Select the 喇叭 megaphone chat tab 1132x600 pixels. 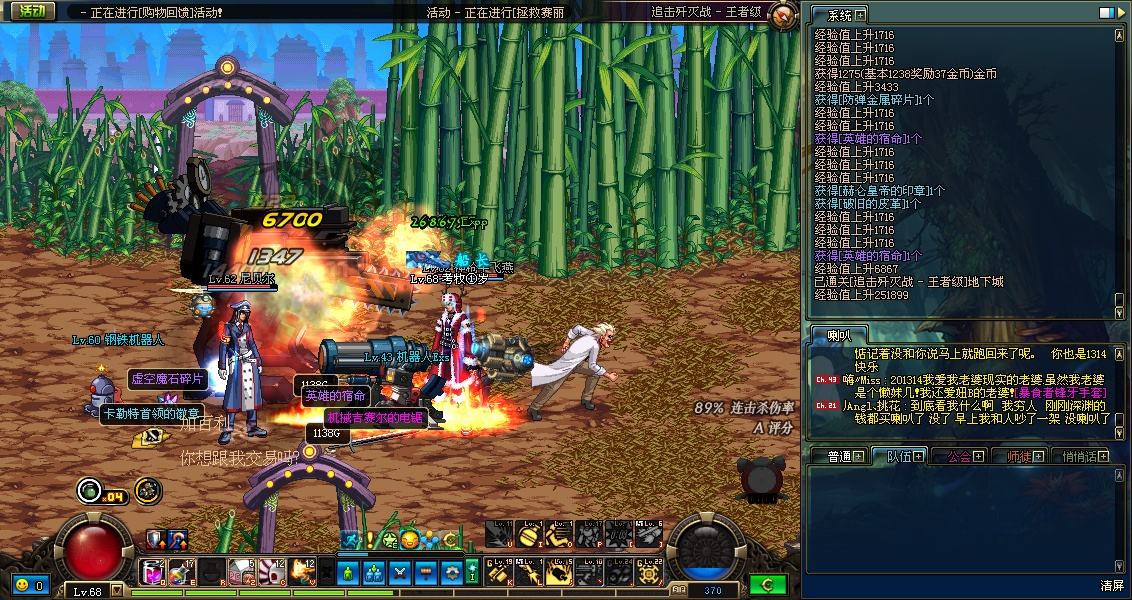(x=837, y=334)
